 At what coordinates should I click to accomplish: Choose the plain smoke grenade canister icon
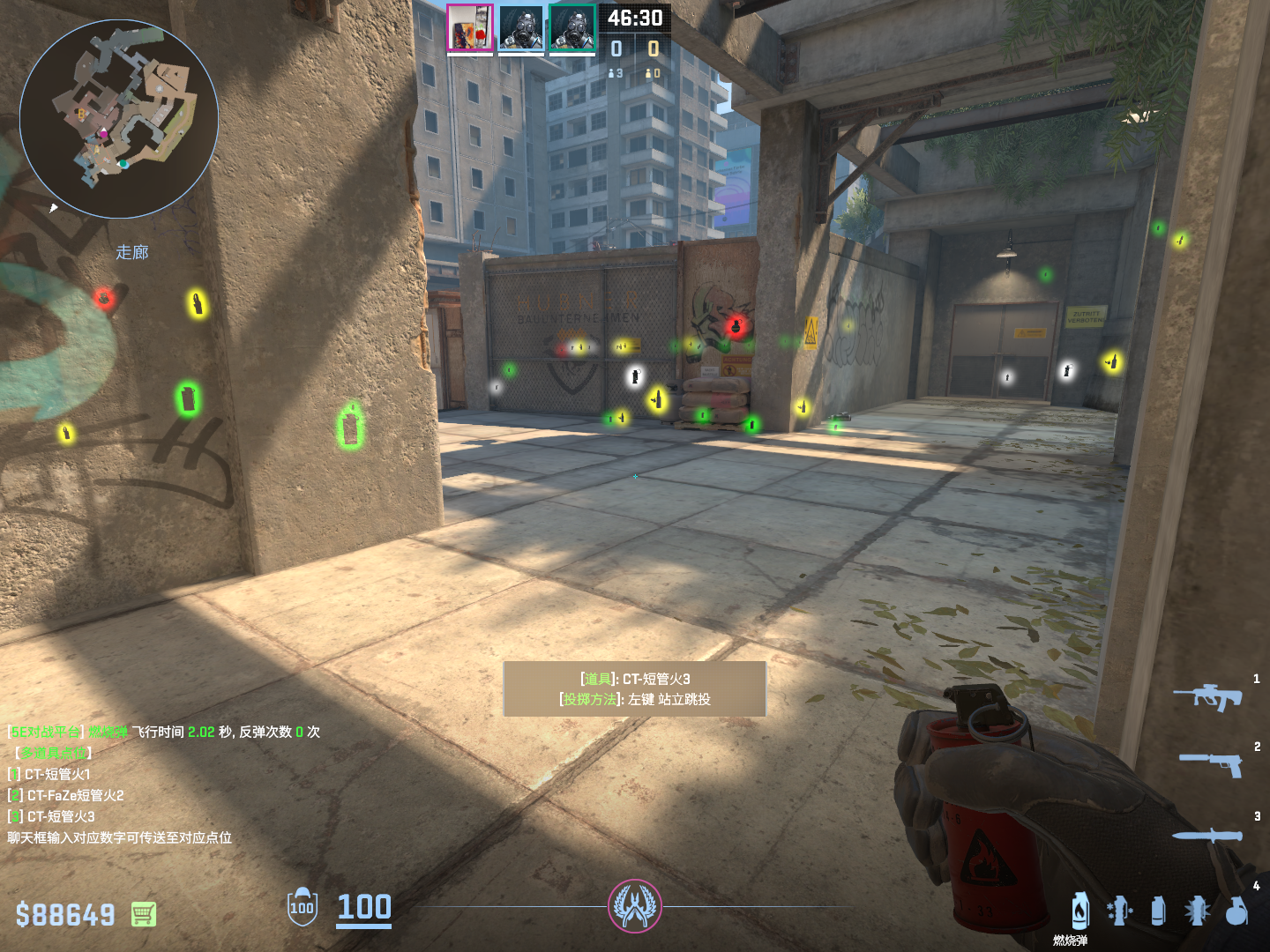click(1158, 911)
